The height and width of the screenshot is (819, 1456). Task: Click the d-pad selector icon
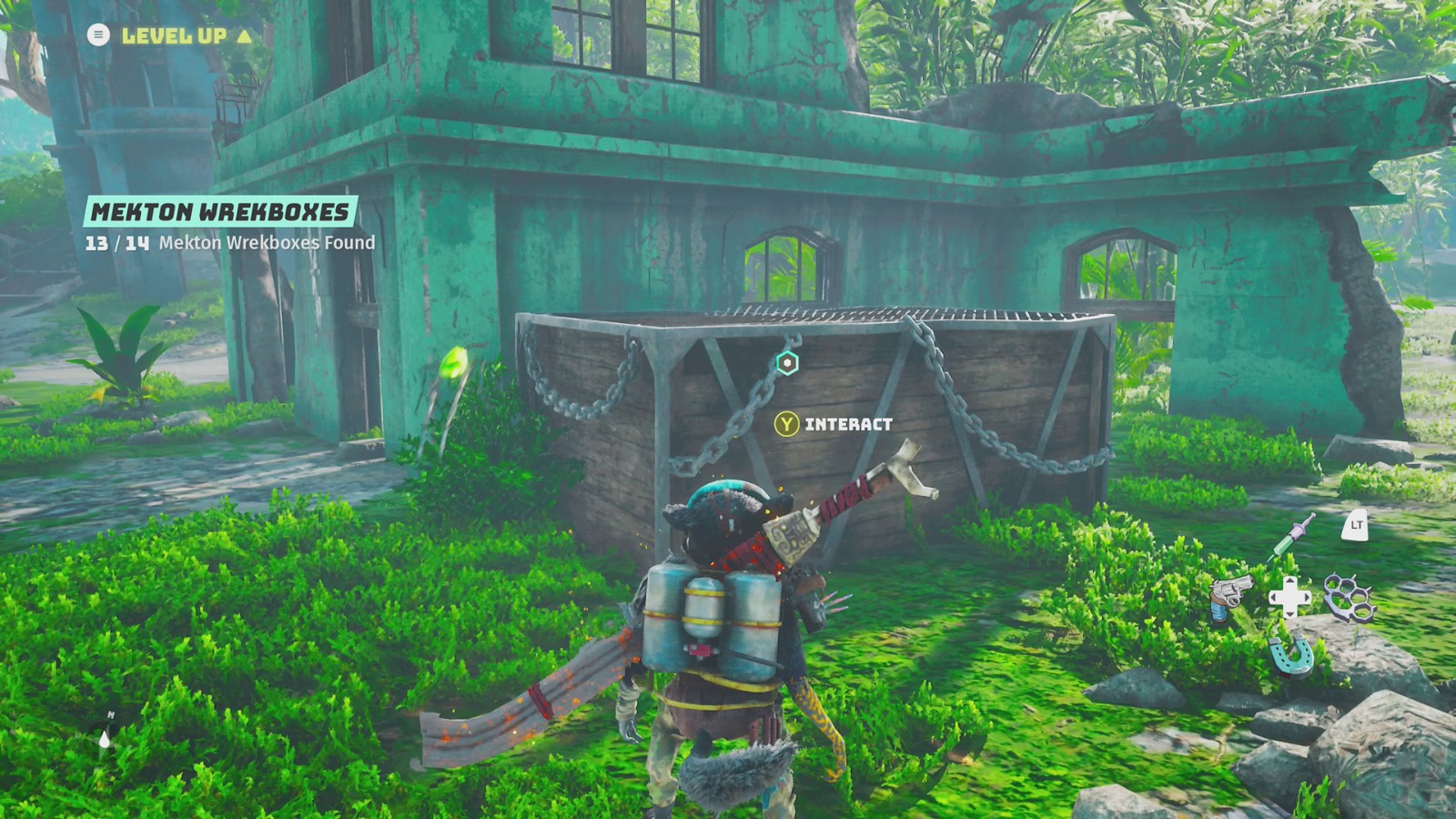[1290, 597]
